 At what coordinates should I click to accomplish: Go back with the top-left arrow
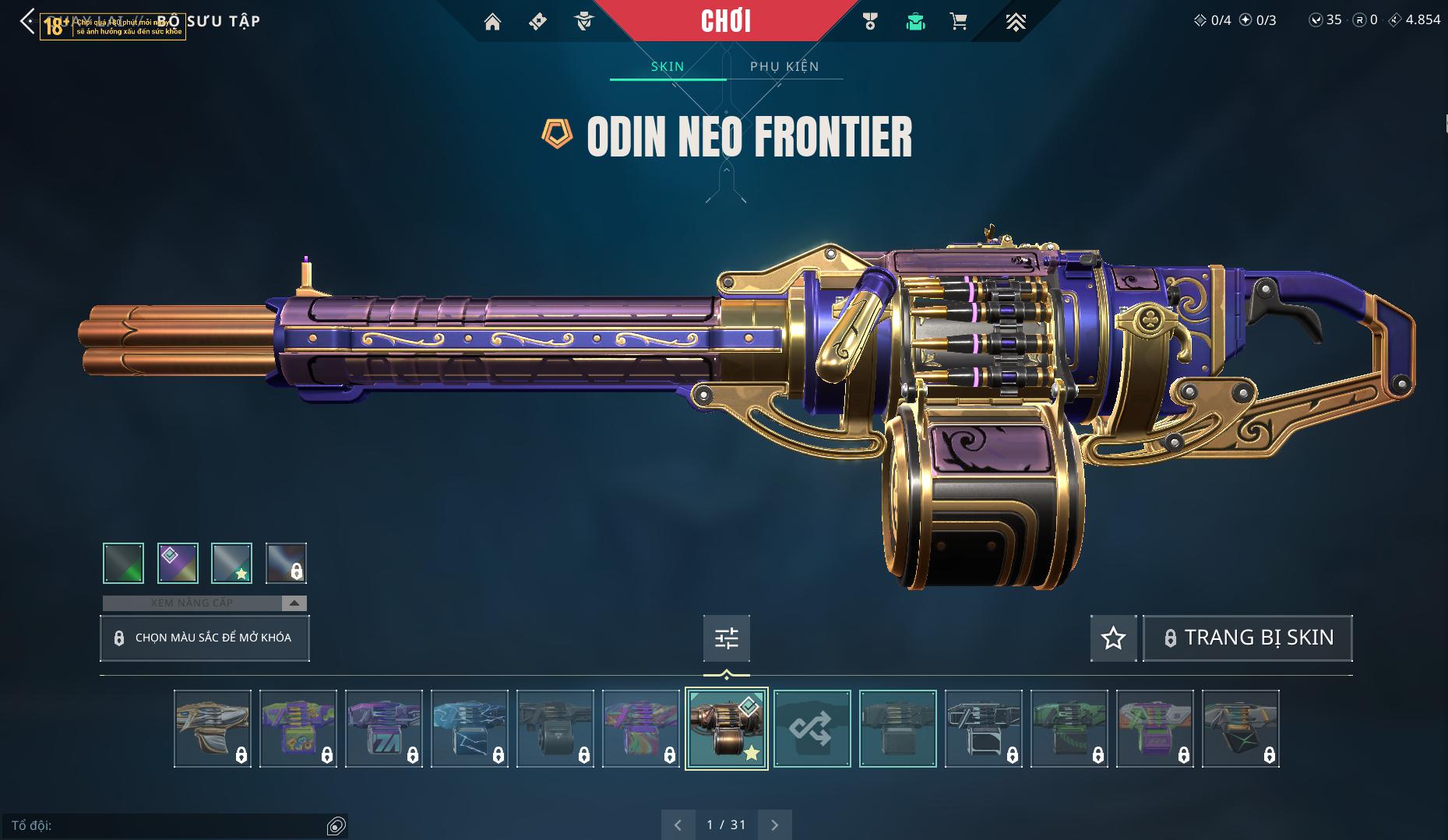coord(27,22)
